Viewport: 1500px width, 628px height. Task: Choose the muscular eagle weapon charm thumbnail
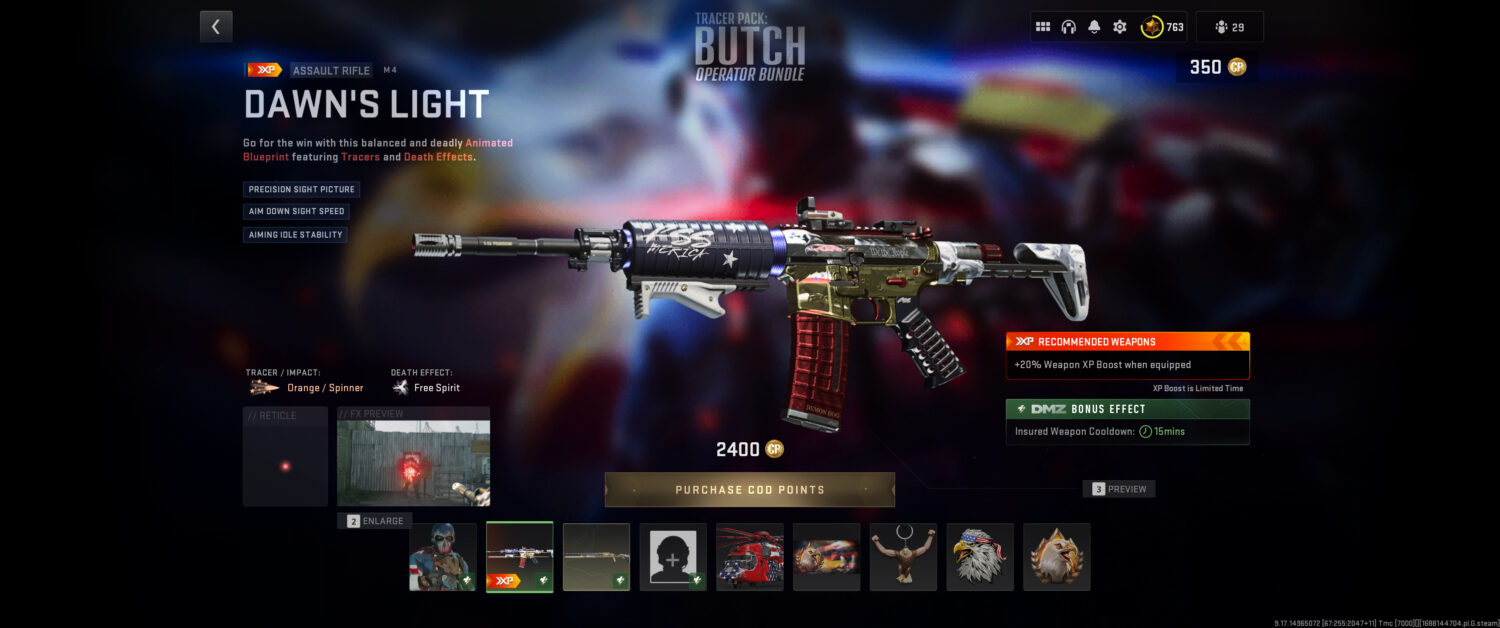point(903,557)
